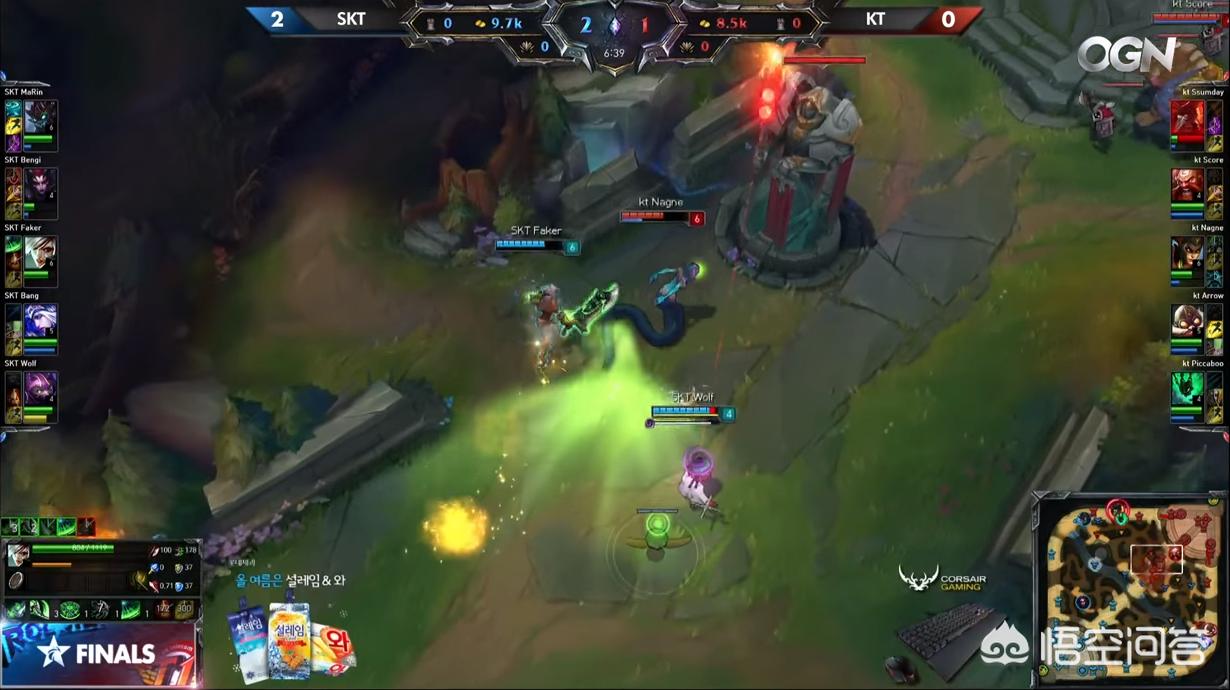
Task: Pick kt Piccaboo's champion portrait
Action: 1188,390
